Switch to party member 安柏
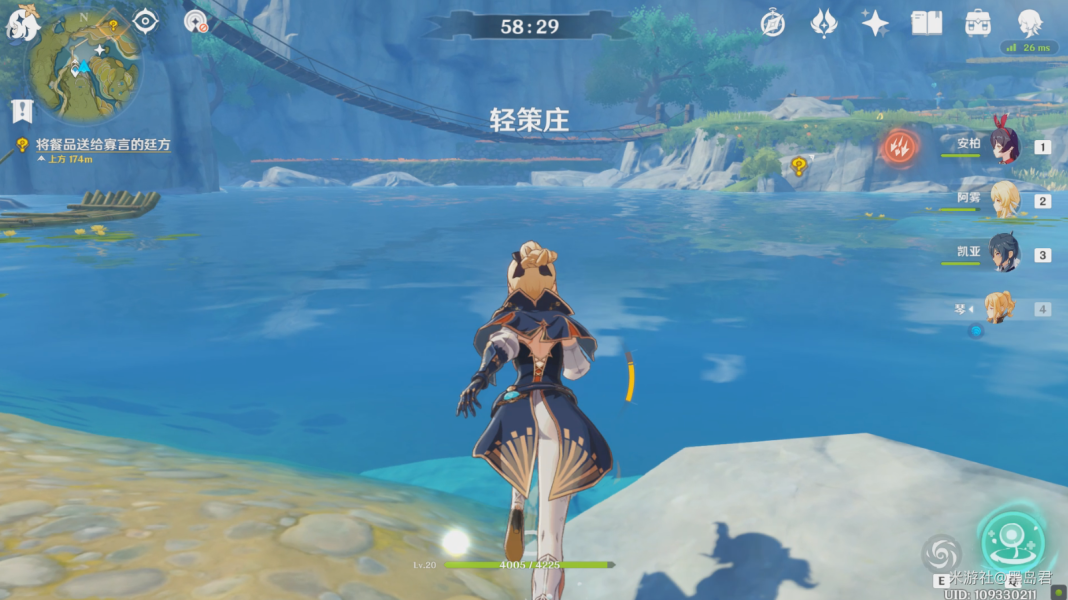 (1003, 146)
